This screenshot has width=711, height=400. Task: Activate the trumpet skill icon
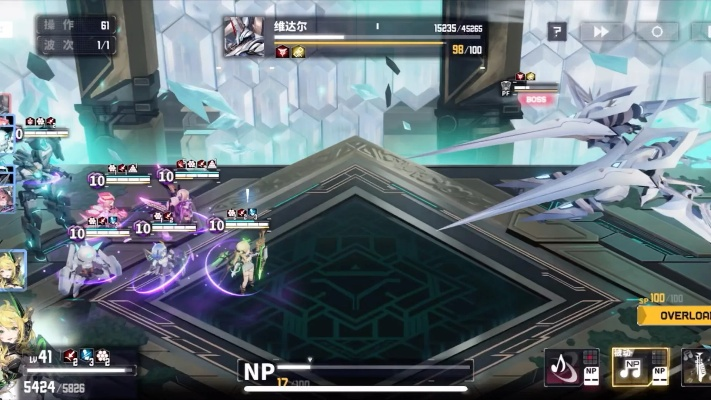697,366
